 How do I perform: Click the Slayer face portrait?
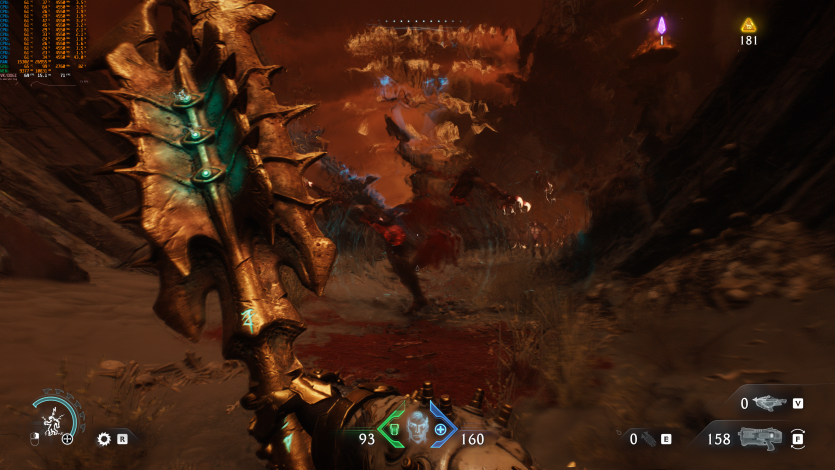coord(417,429)
